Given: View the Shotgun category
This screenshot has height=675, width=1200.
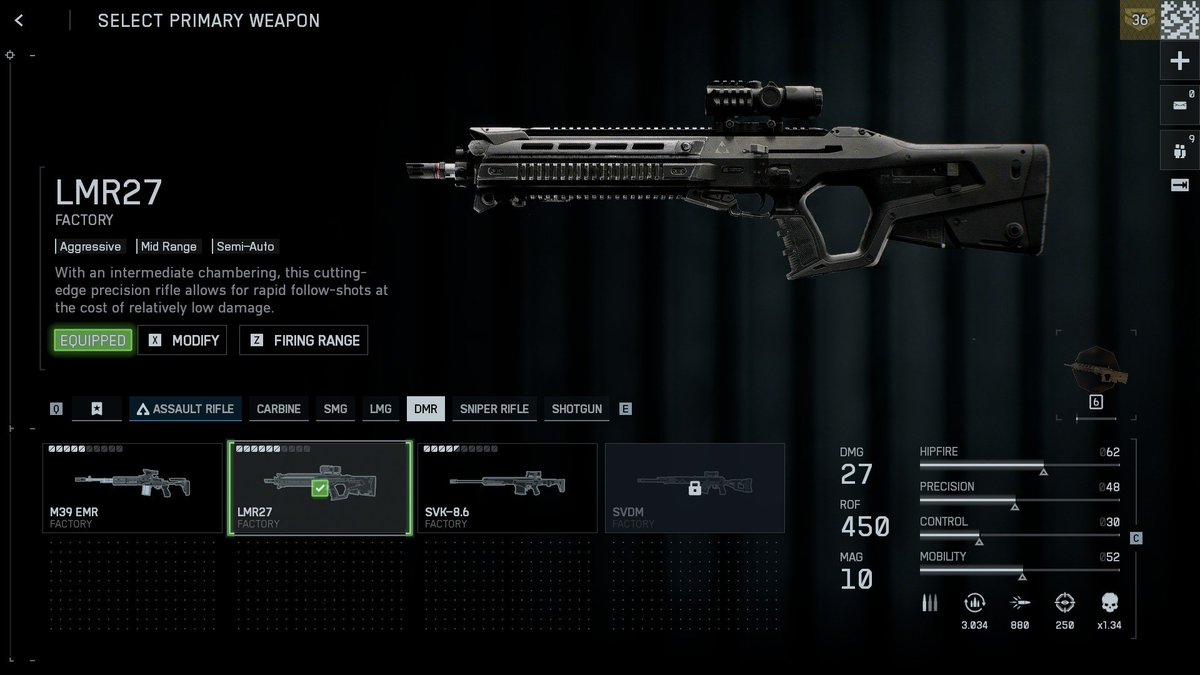Looking at the screenshot, I should point(577,409).
